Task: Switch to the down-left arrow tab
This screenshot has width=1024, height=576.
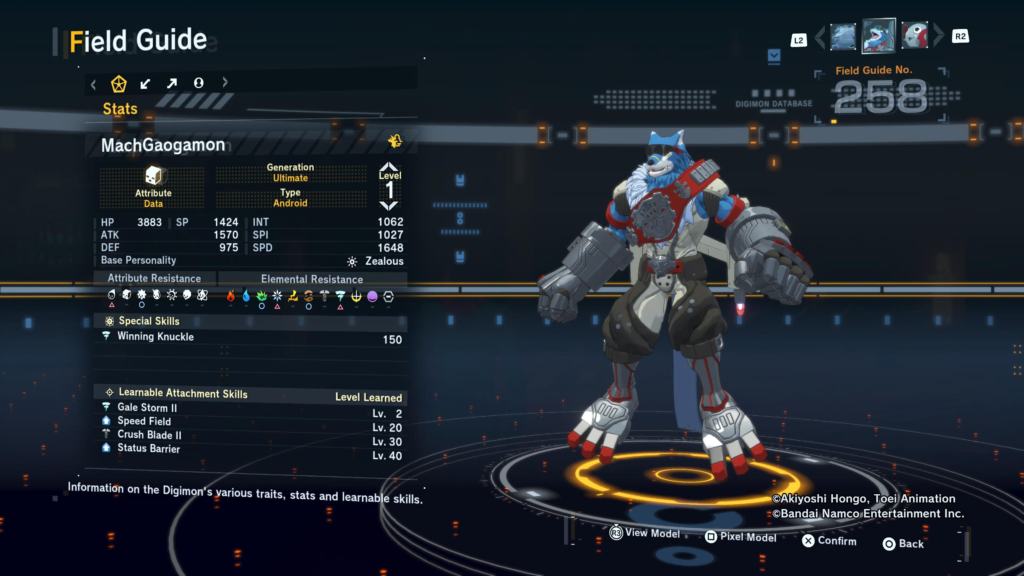Action: coord(145,83)
